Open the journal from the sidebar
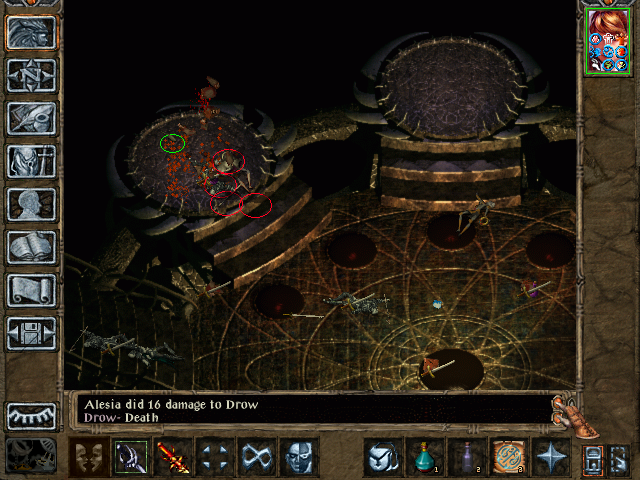640x480 pixels. (x=31, y=118)
